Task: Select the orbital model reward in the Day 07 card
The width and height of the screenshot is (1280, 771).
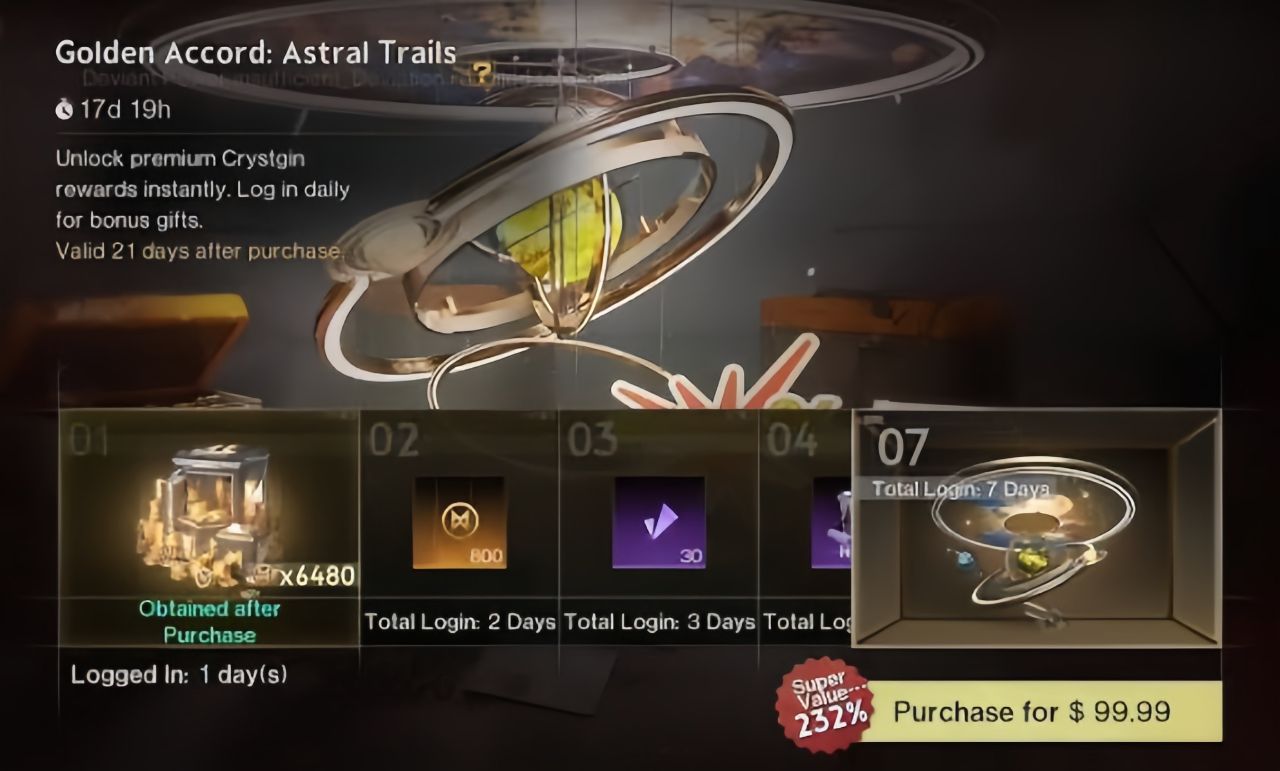Action: tap(1035, 545)
